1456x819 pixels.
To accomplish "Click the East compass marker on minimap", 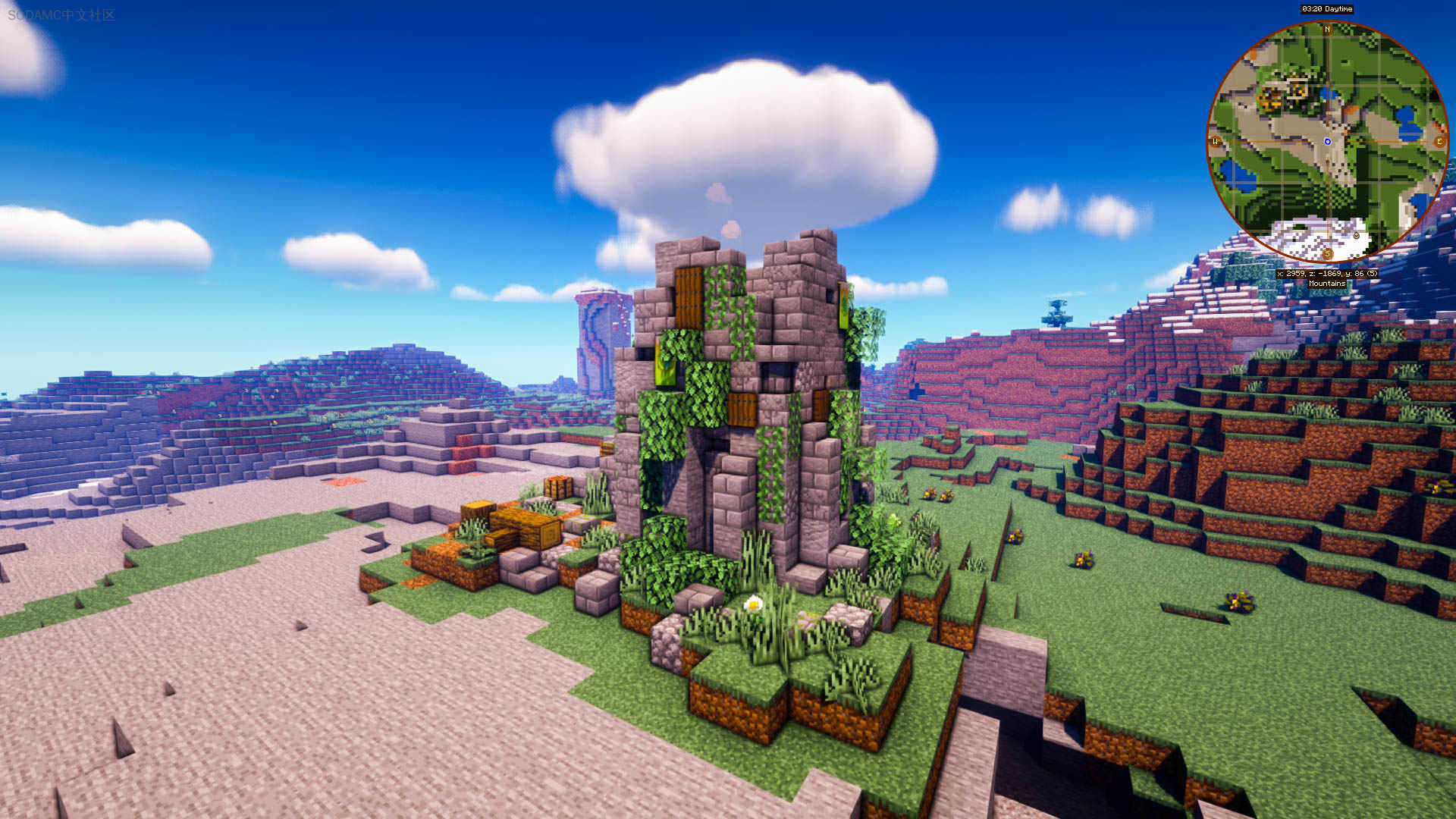I will (x=1439, y=142).
